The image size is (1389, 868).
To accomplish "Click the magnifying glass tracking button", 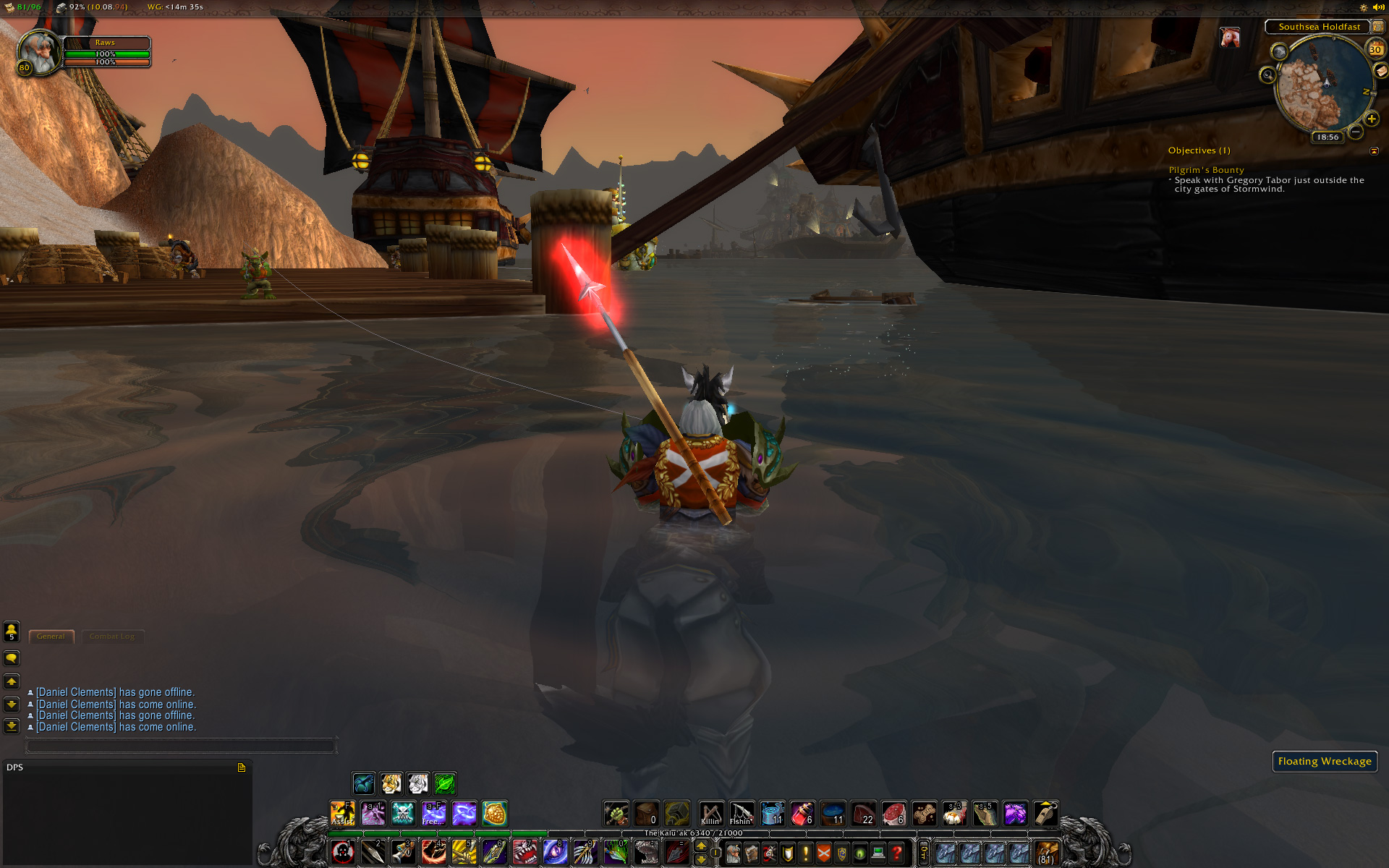I will [x=1267, y=75].
